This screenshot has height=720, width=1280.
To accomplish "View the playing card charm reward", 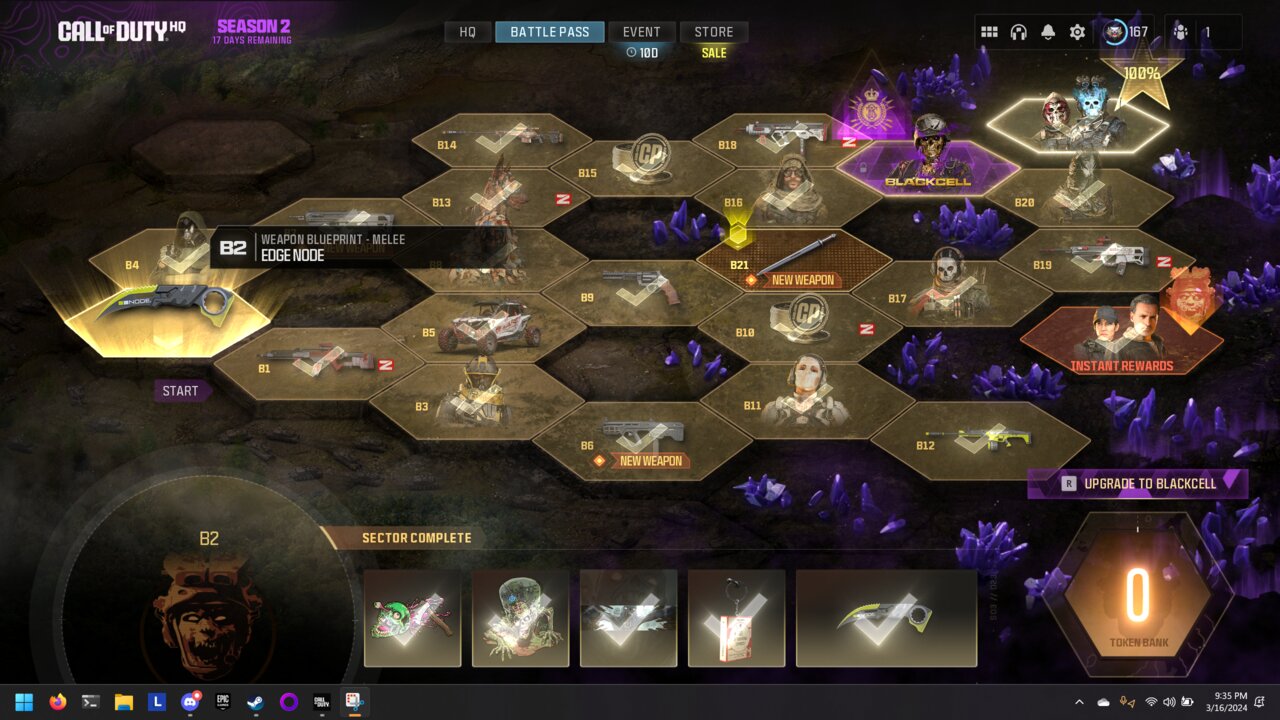I will pos(736,618).
